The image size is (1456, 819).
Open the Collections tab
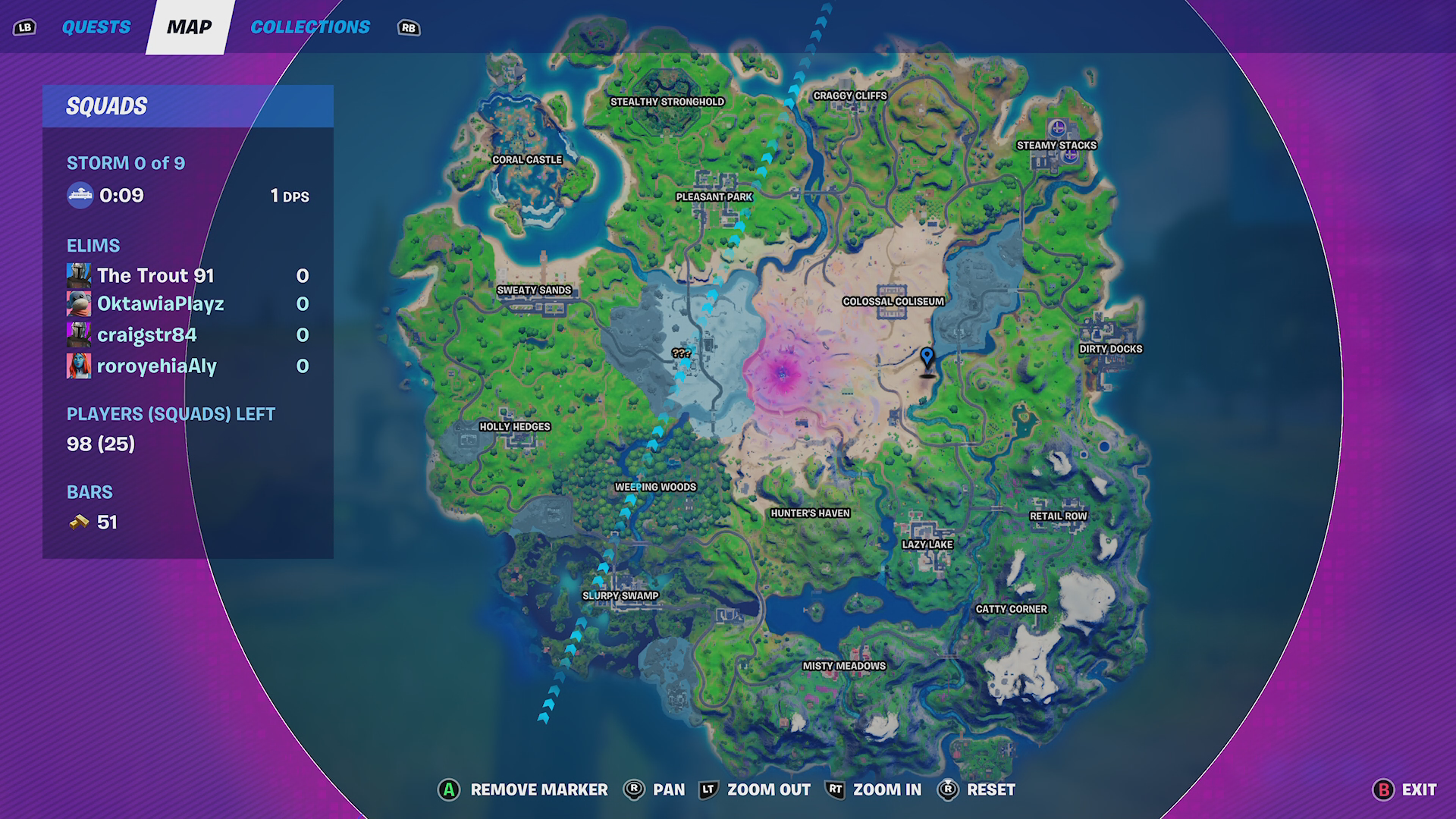click(310, 27)
